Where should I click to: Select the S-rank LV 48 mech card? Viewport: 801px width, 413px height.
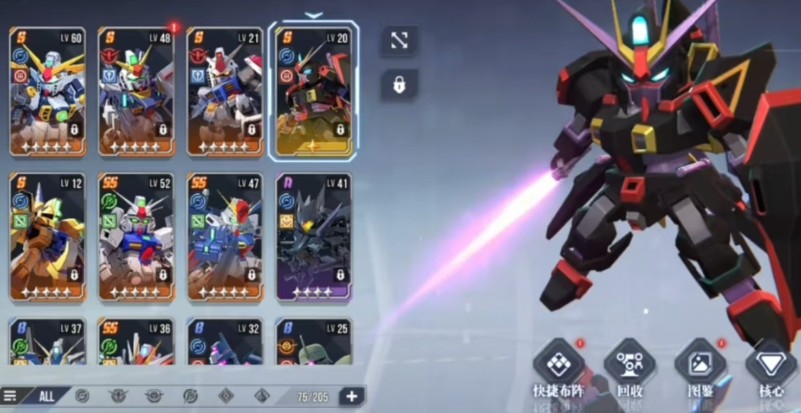click(136, 92)
